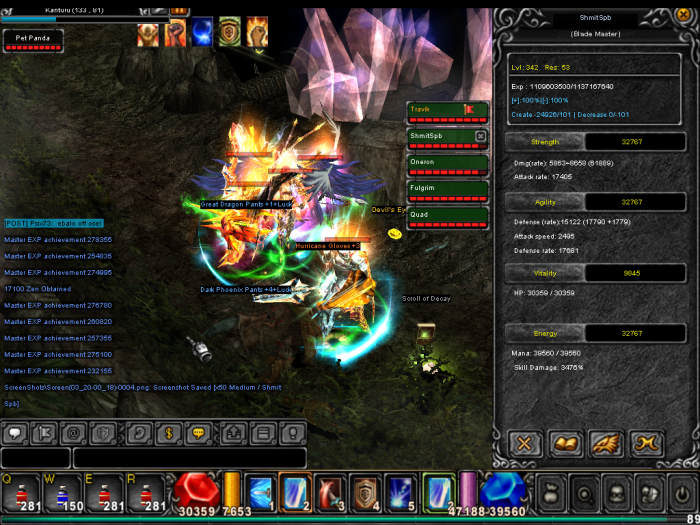Click the open book button in stats panel
The height and width of the screenshot is (525, 700).
[x=567, y=441]
